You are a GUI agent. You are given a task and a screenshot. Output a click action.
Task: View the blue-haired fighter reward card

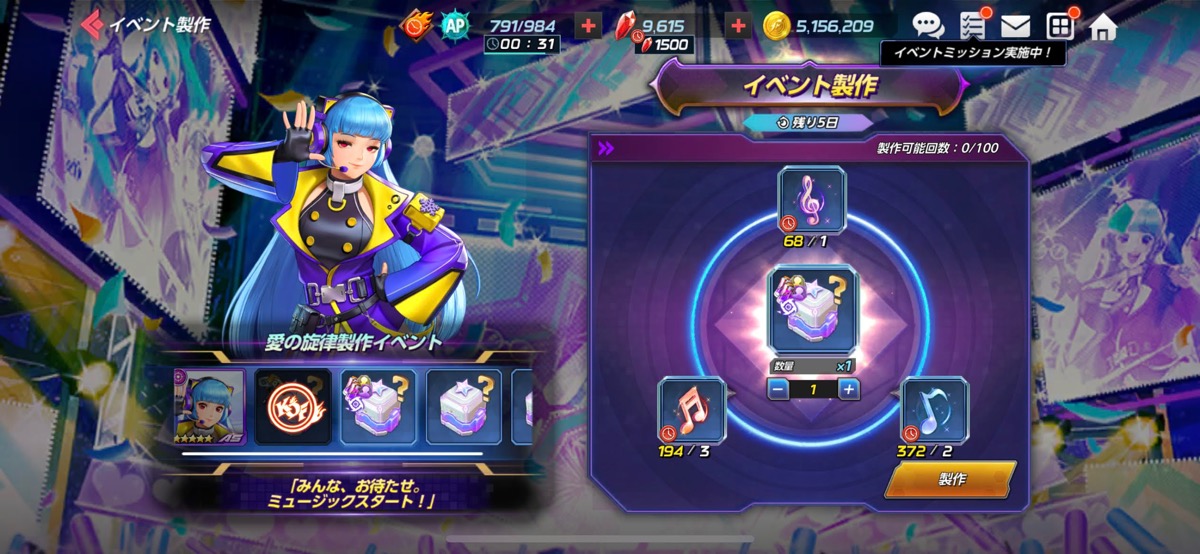[x=210, y=407]
